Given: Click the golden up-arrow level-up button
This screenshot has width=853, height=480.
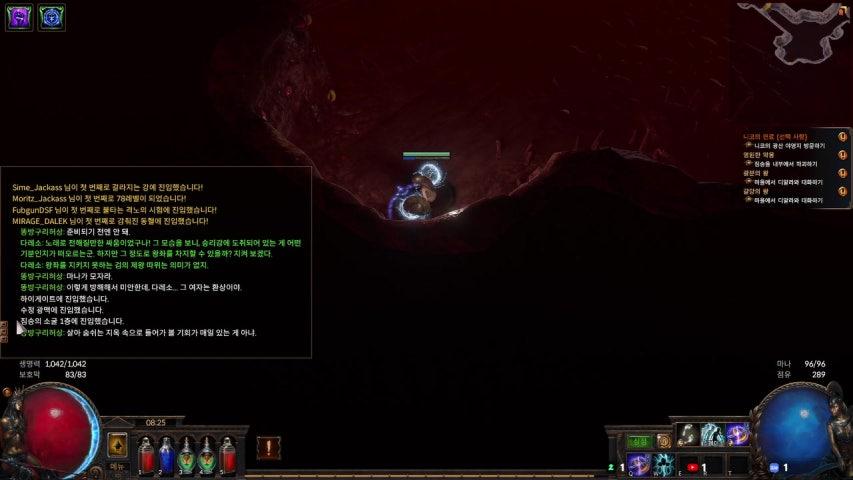Looking at the screenshot, I should pos(117,445).
